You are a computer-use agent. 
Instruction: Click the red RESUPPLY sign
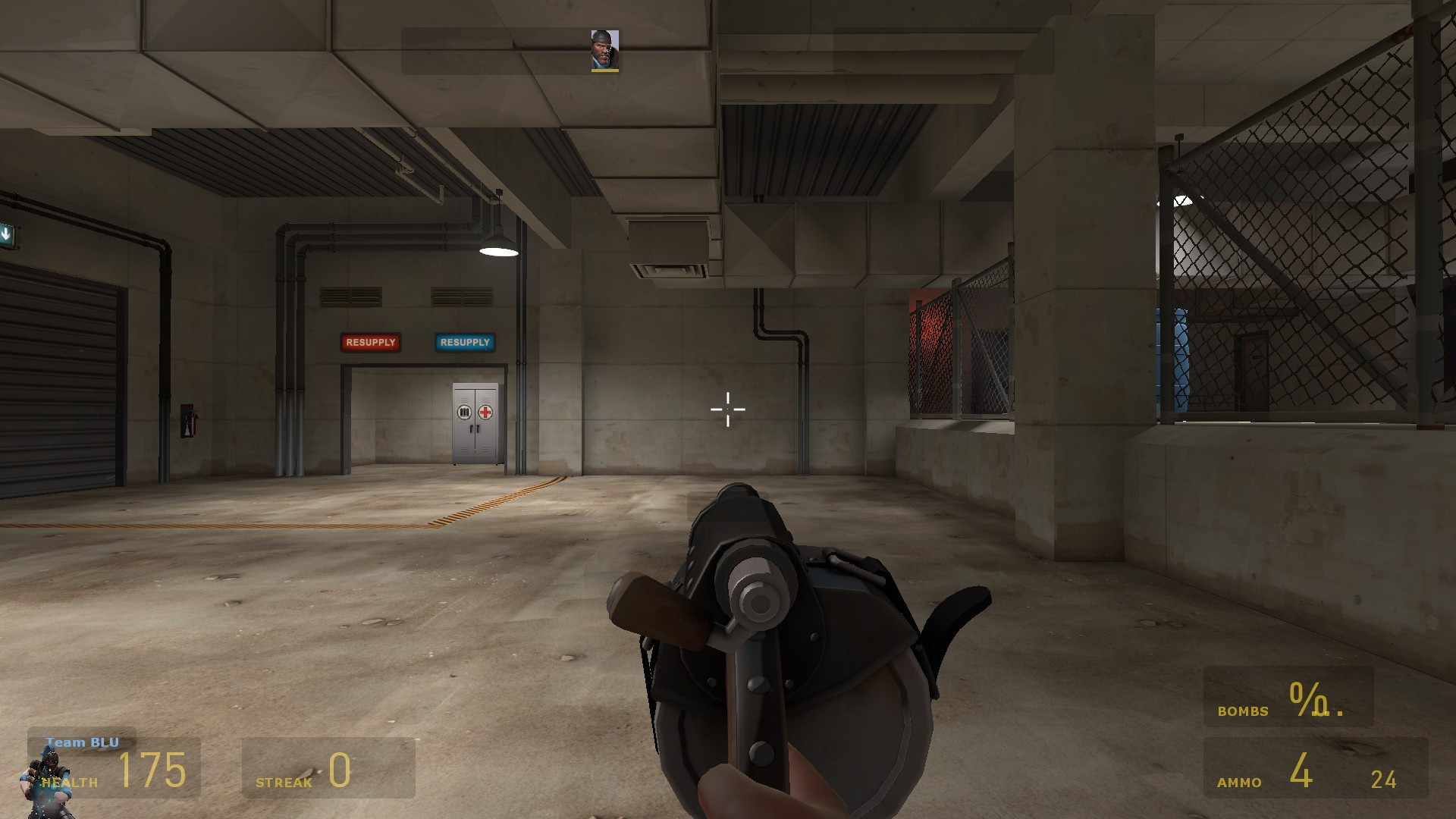click(x=371, y=343)
